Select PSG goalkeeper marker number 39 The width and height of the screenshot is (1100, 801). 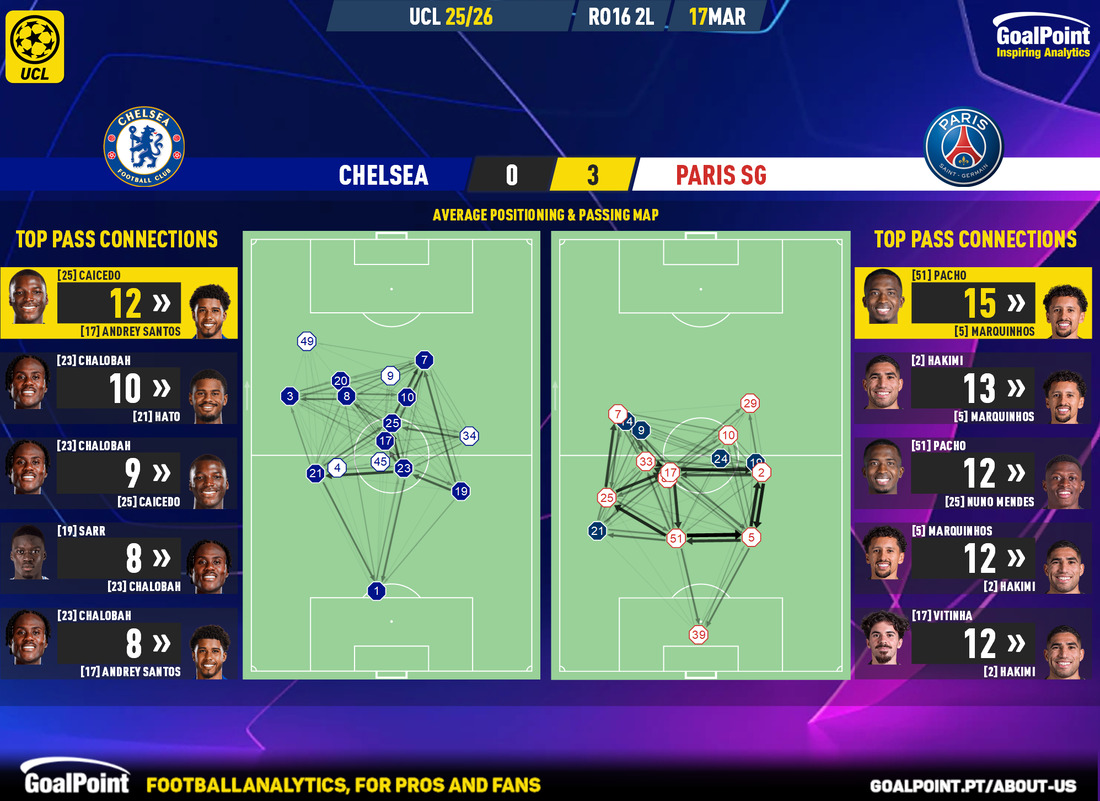699,634
